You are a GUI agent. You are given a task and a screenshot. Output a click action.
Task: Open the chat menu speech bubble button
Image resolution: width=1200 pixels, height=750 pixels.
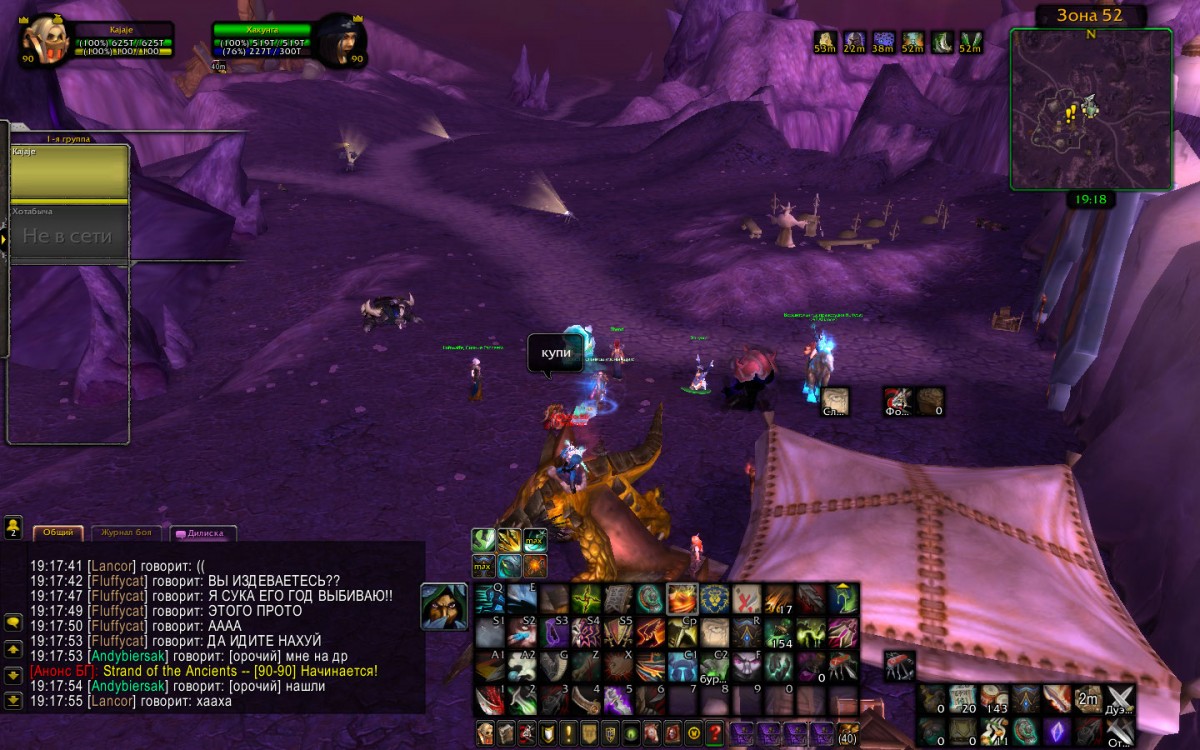coord(14,622)
